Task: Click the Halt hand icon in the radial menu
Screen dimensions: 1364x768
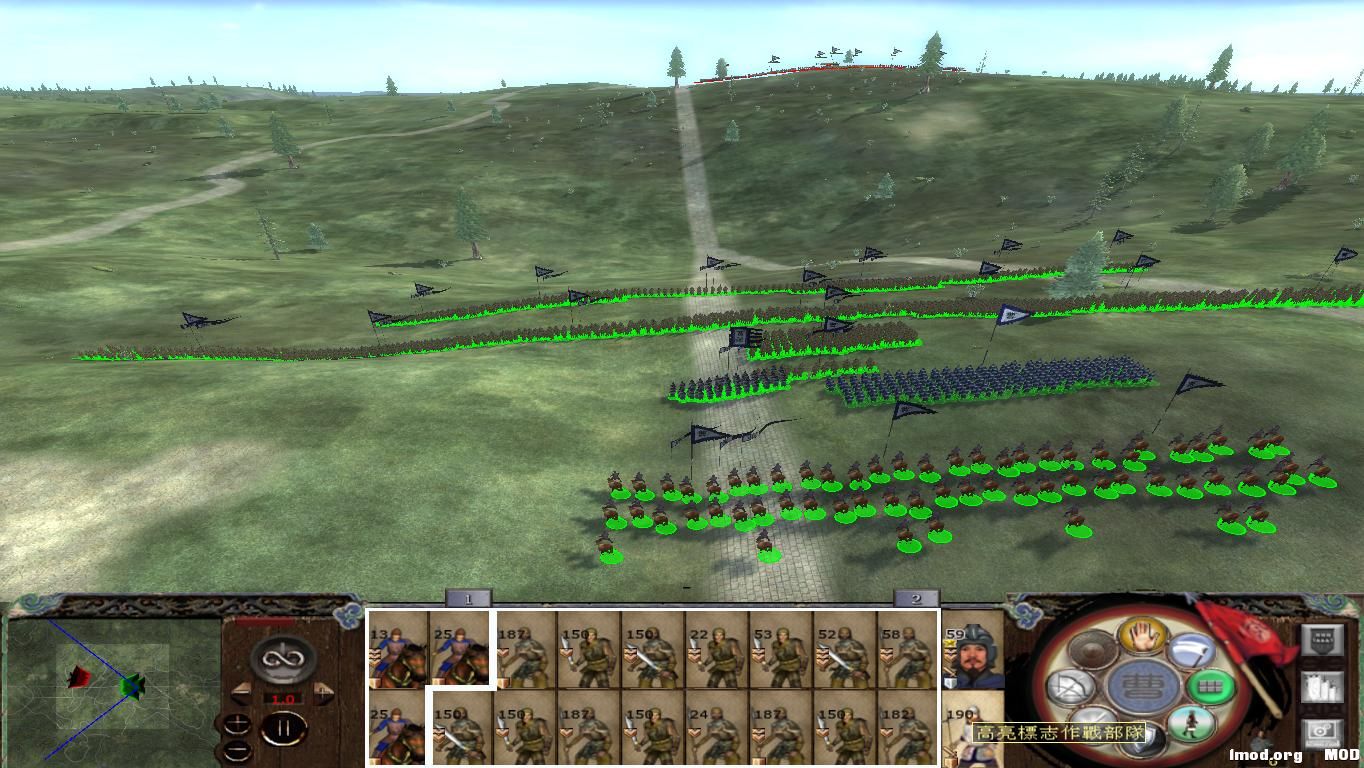Action: pos(1141,638)
